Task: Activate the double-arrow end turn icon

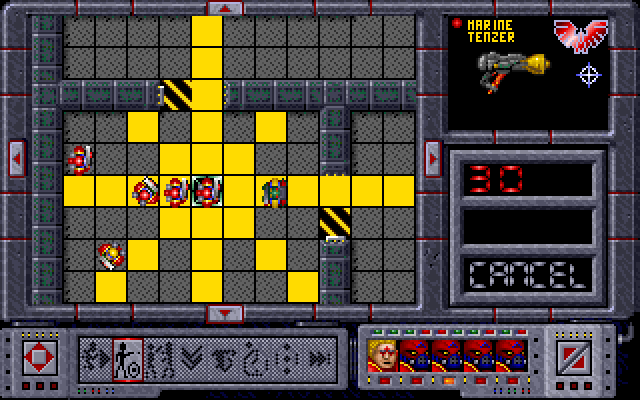Action: pos(319,356)
